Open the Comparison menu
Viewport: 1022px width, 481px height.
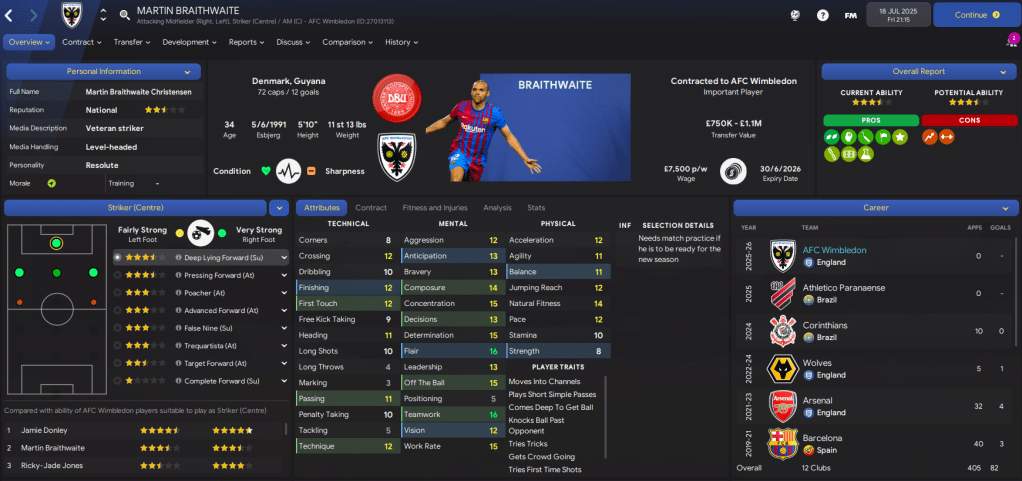pyautogui.click(x=348, y=42)
